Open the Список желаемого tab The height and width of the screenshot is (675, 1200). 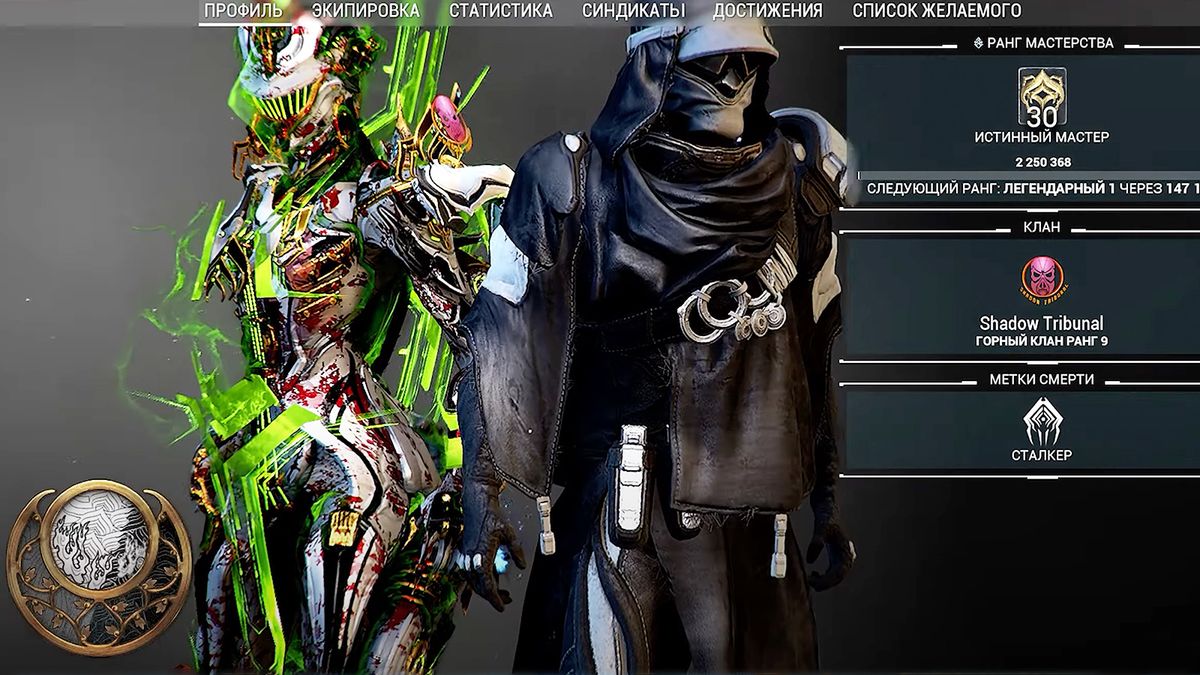pyautogui.click(x=936, y=12)
